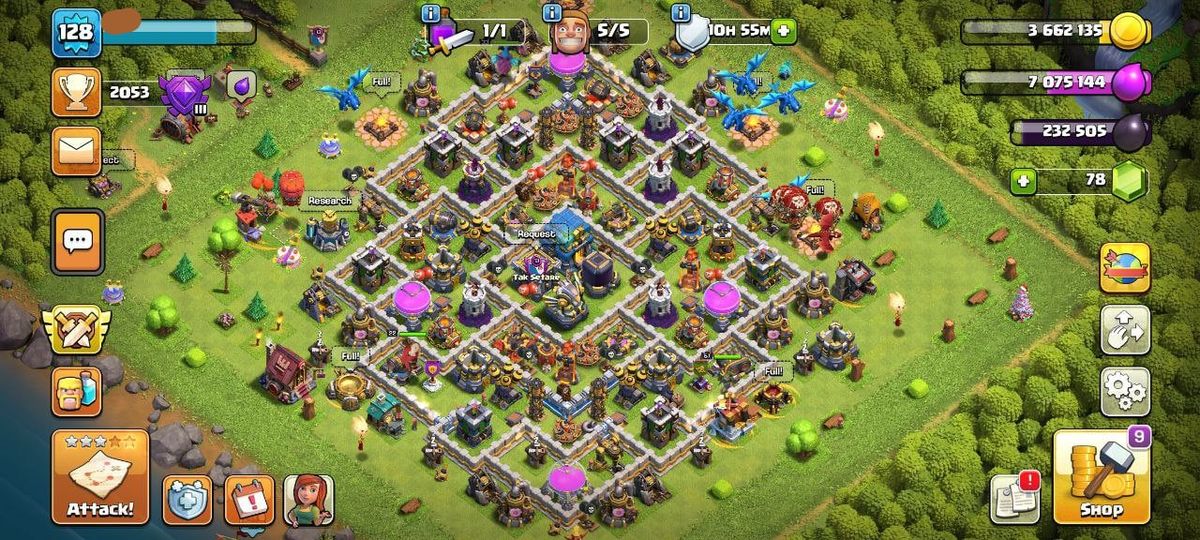Viewport: 1200px width, 540px height.
Task: Open the barbarian army overview button
Action: (x=76, y=390)
